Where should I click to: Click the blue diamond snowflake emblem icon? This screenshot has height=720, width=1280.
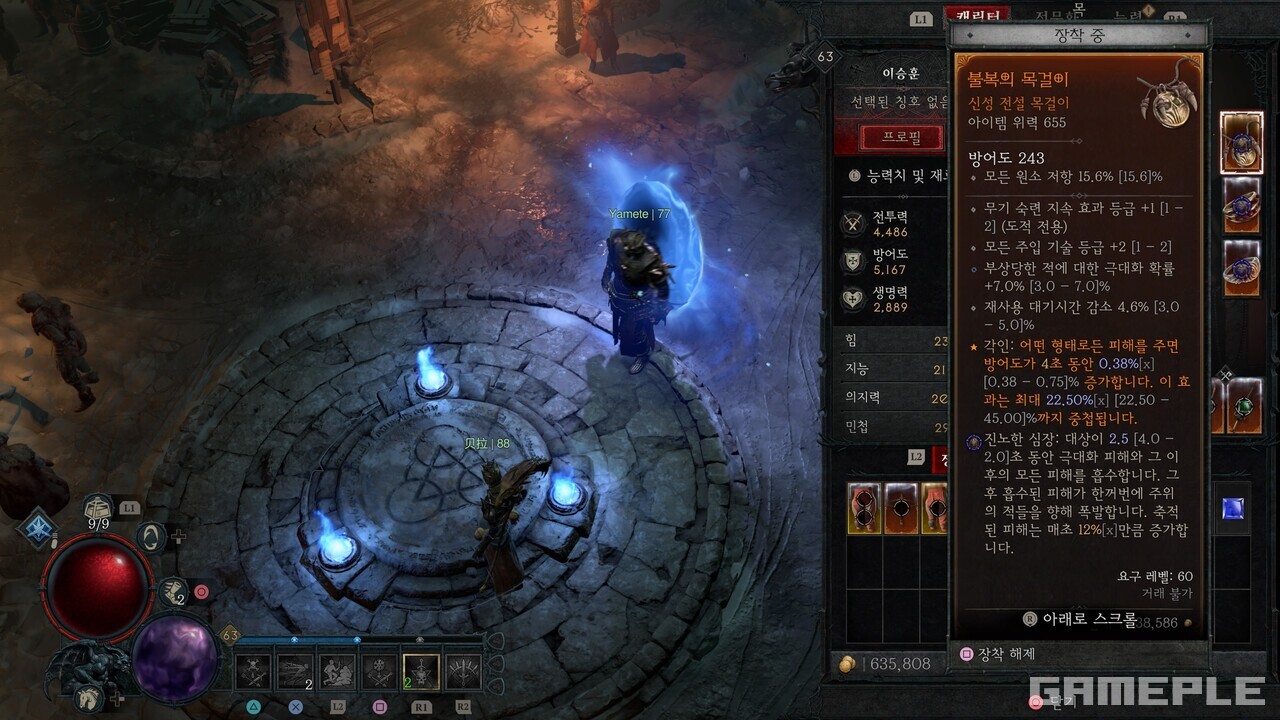tap(37, 528)
